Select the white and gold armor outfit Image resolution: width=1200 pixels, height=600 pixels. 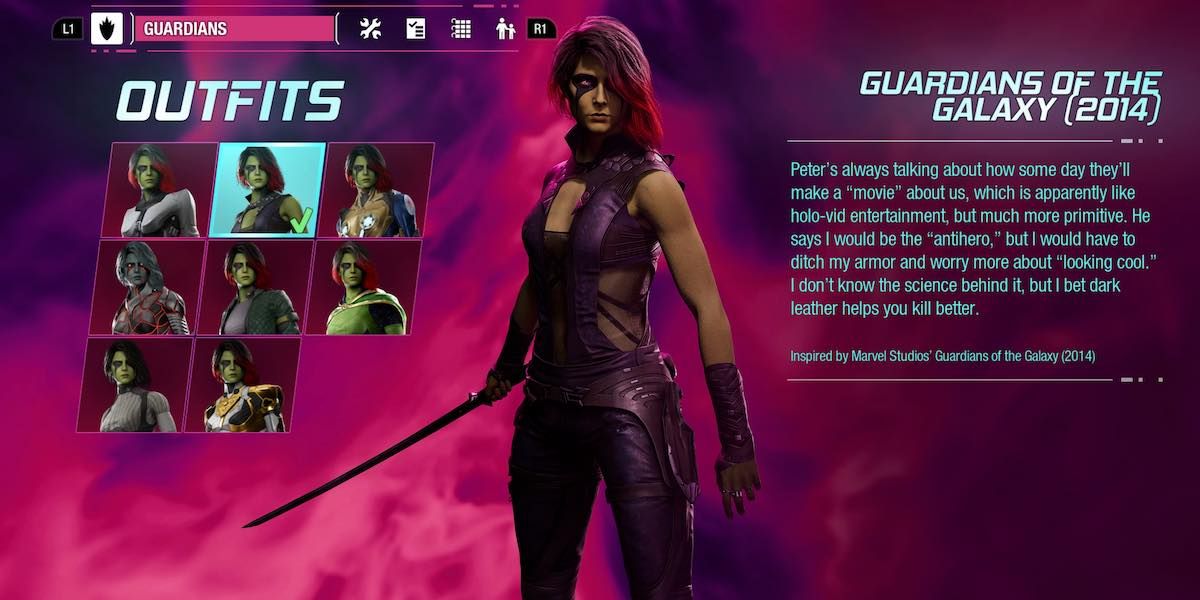(243, 385)
